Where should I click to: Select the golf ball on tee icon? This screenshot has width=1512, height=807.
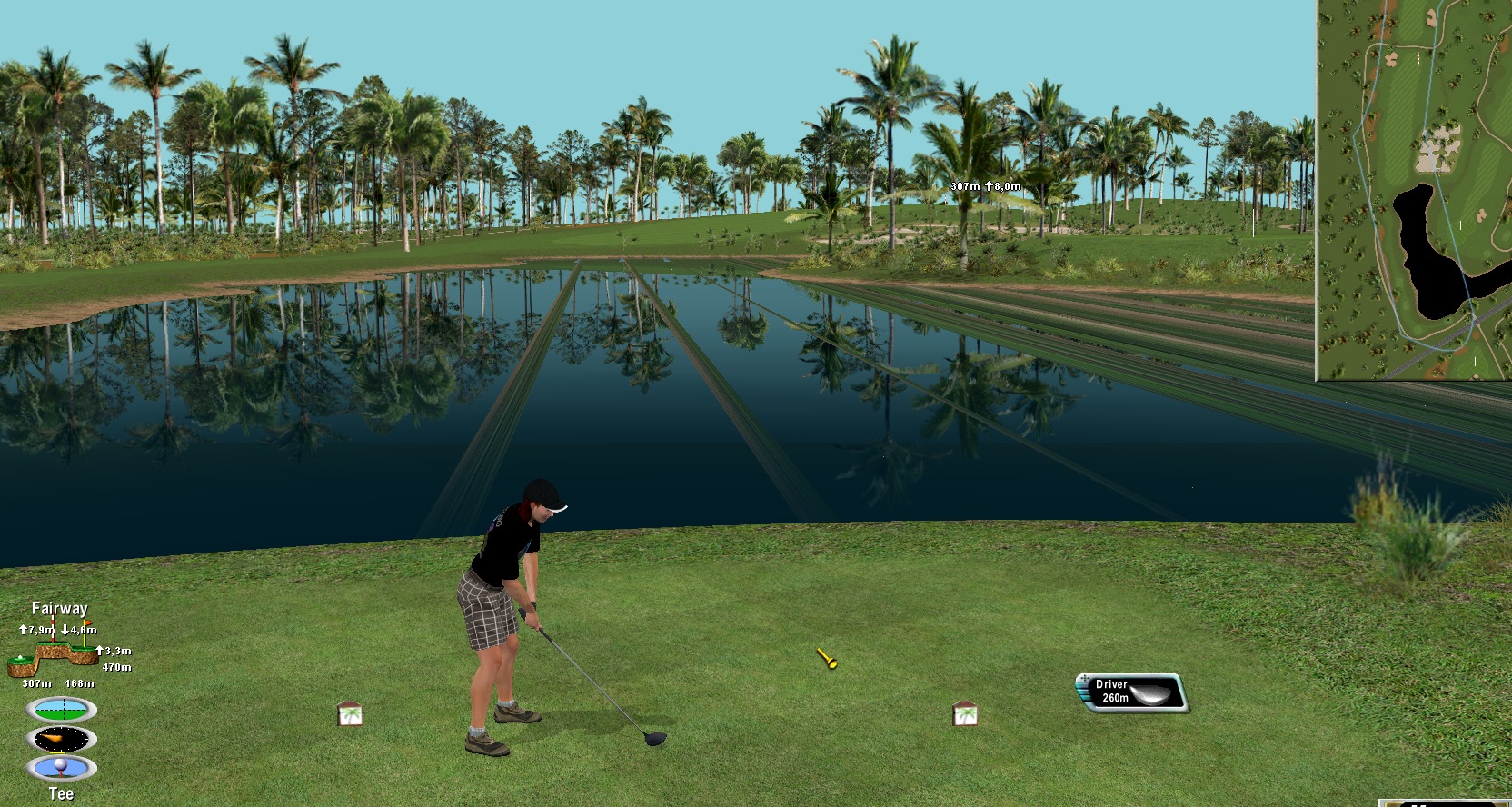point(61,769)
